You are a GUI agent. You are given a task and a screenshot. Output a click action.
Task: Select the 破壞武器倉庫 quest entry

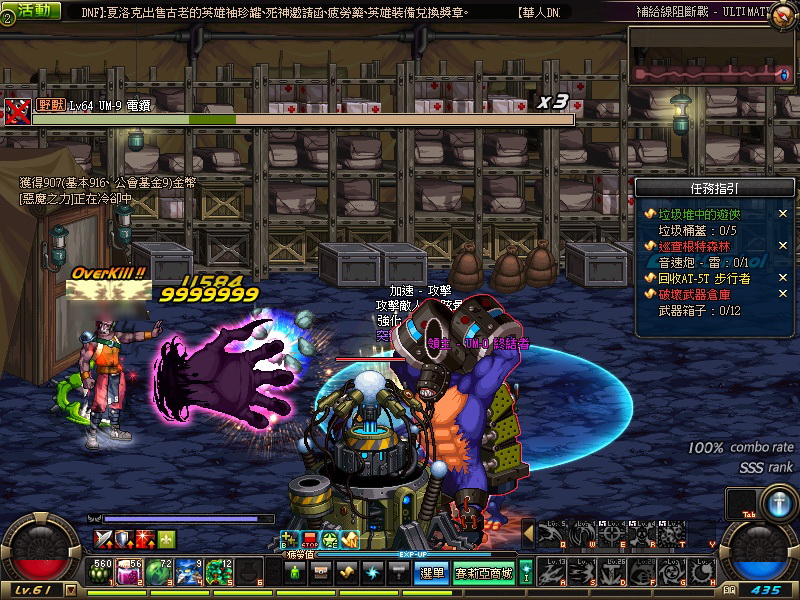click(x=698, y=294)
